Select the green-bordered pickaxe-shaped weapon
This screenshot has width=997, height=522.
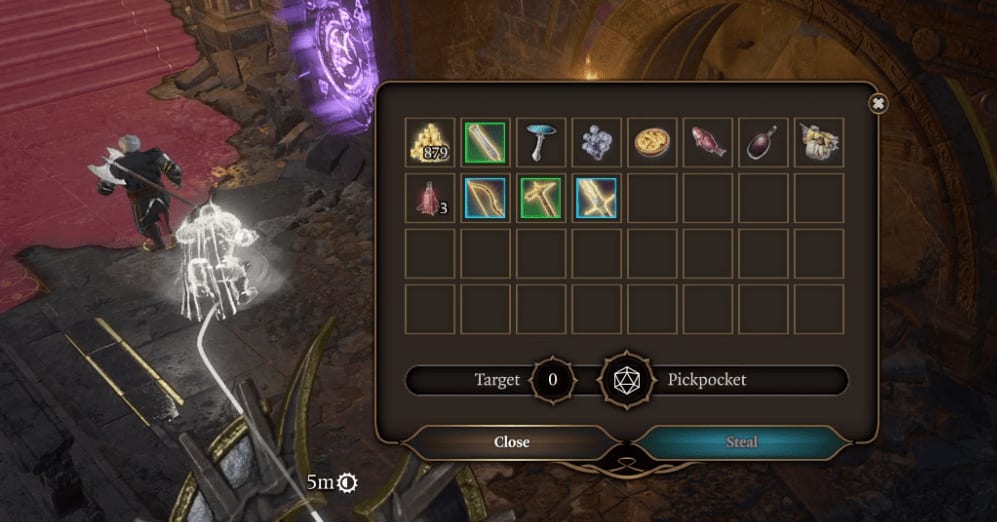pyautogui.click(x=541, y=198)
